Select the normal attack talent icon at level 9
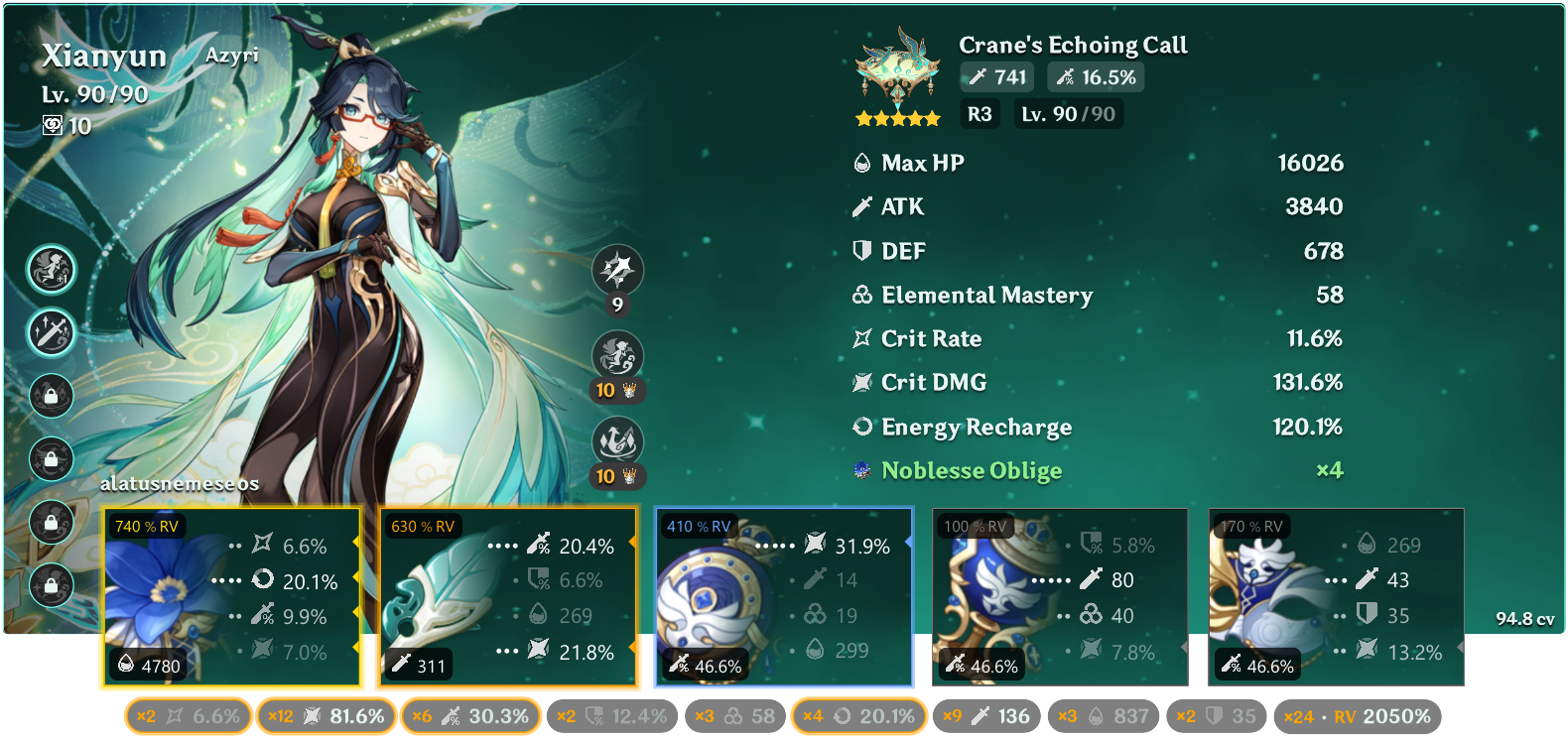This screenshot has width=1568, height=741. pyautogui.click(x=617, y=270)
